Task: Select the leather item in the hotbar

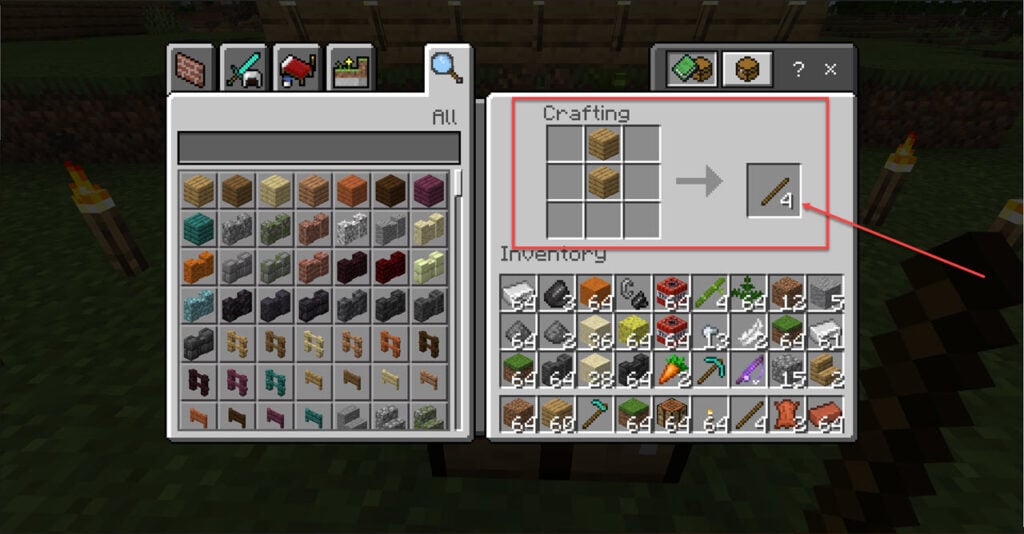Action: pyautogui.click(x=787, y=414)
